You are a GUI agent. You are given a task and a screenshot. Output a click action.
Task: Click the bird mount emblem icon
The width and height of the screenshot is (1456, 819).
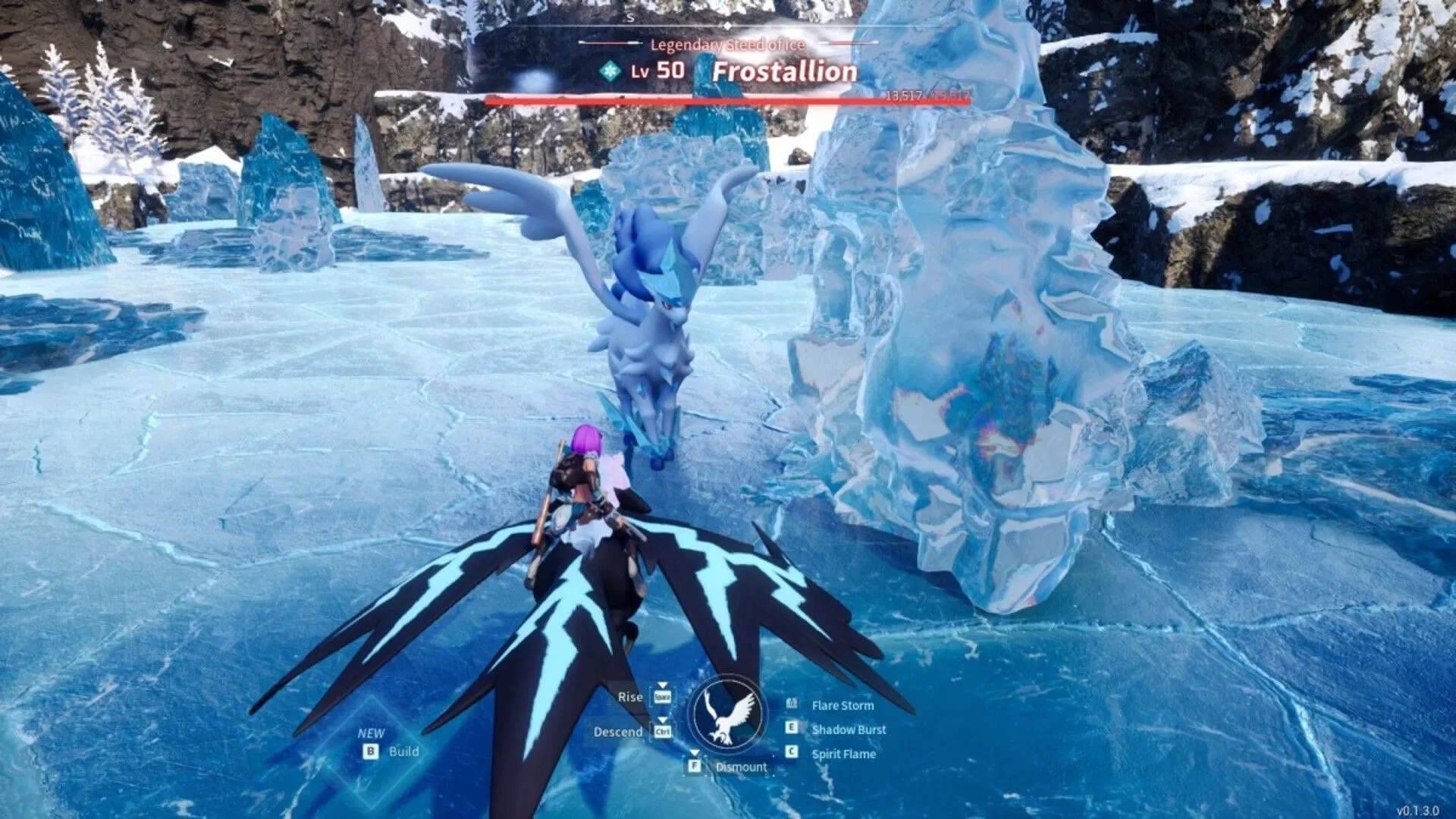coord(728,714)
